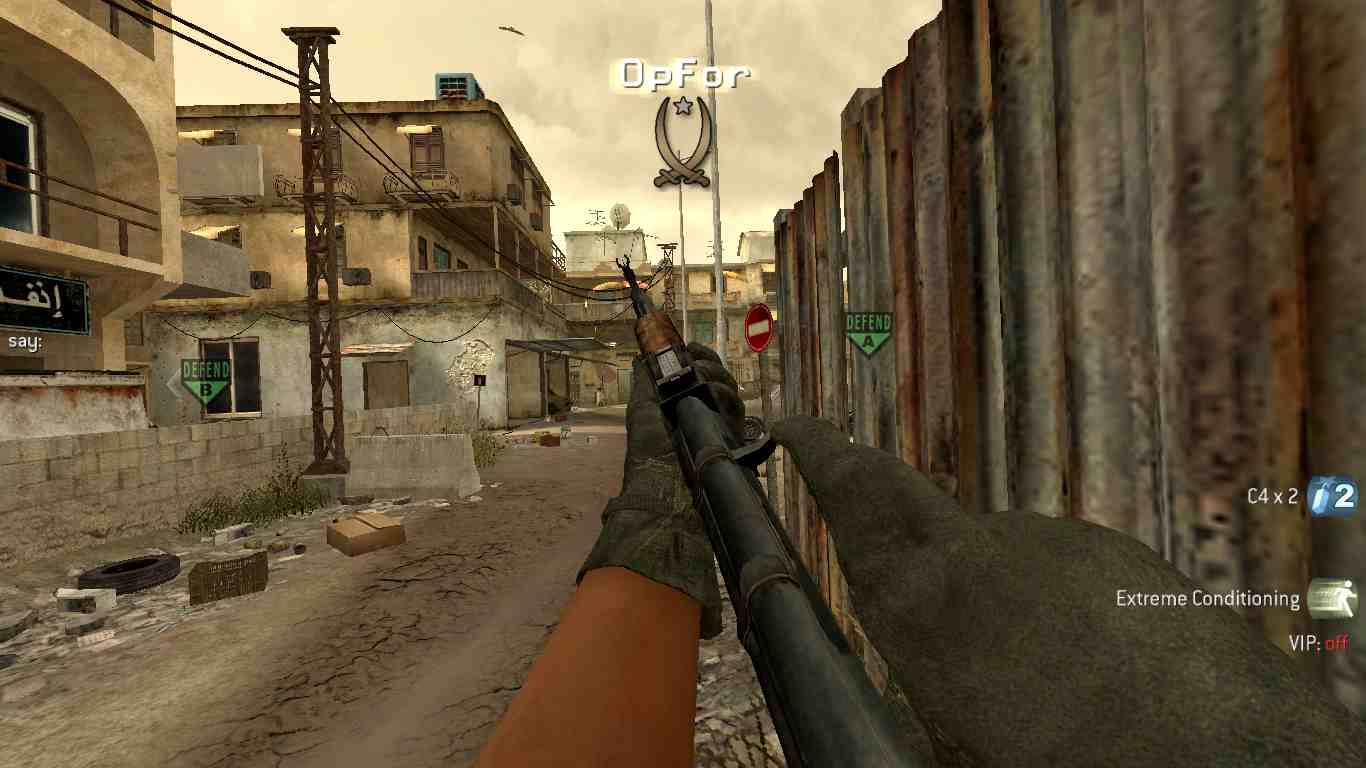Click the Defend B objective marker
This screenshot has width=1366, height=768.
point(206,382)
